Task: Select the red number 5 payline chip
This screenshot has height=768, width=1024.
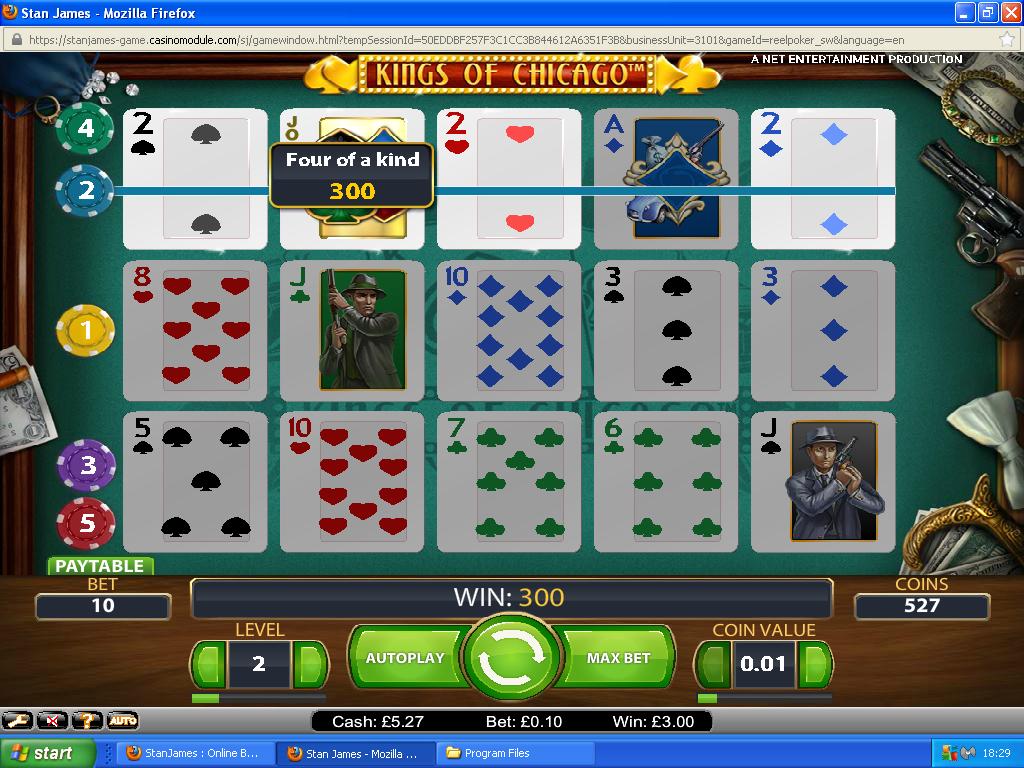Action: tap(87, 523)
